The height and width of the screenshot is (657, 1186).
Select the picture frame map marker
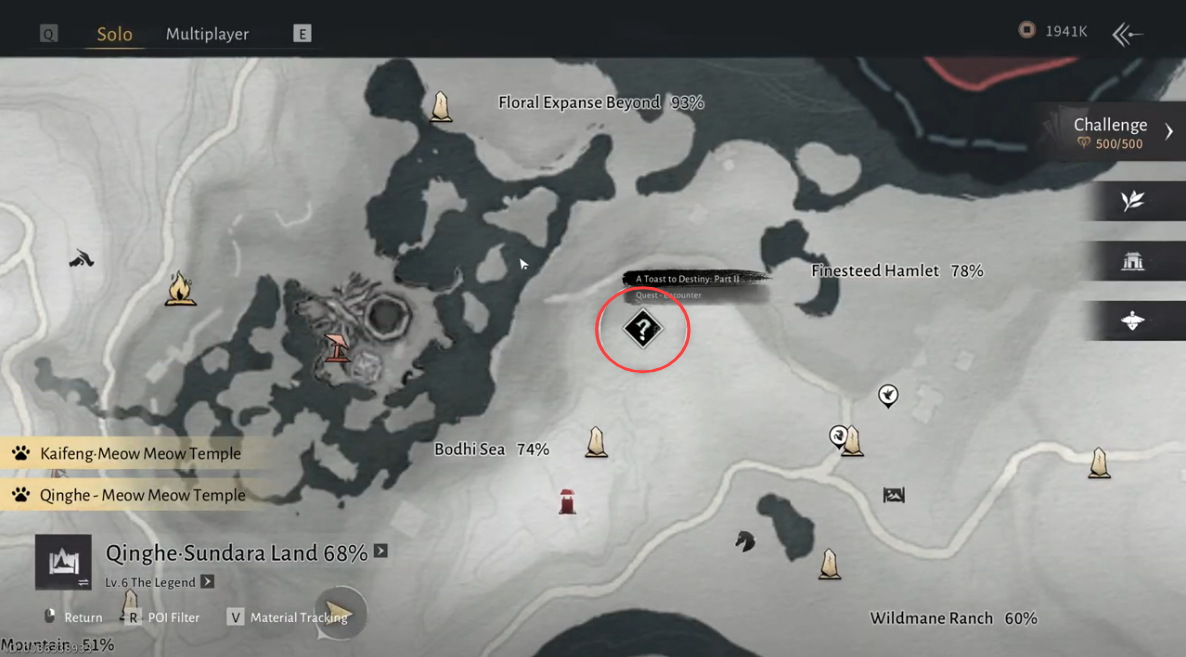pos(894,495)
